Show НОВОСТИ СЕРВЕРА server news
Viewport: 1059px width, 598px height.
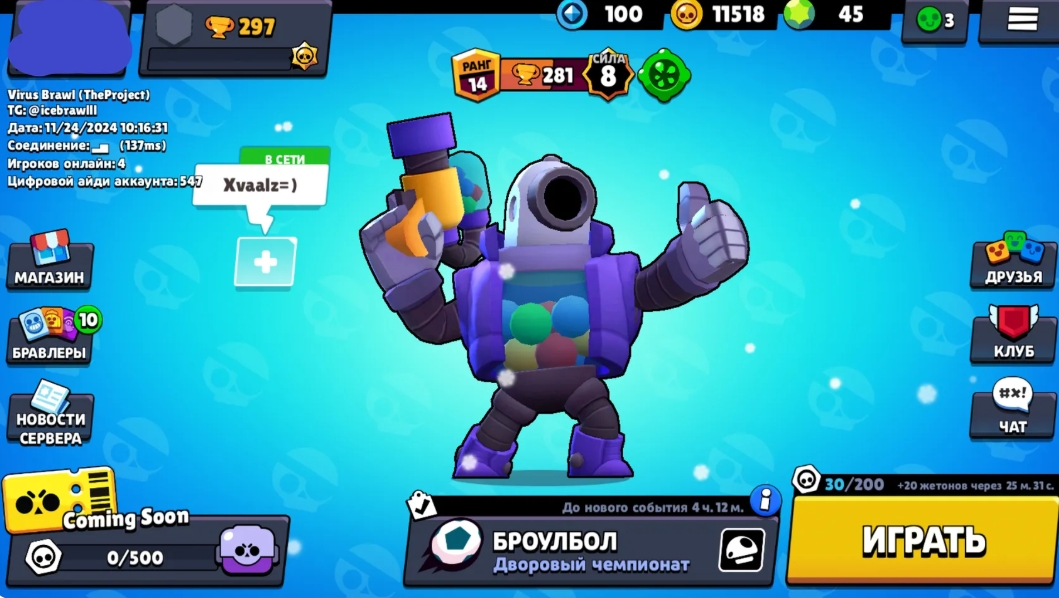tap(51, 414)
